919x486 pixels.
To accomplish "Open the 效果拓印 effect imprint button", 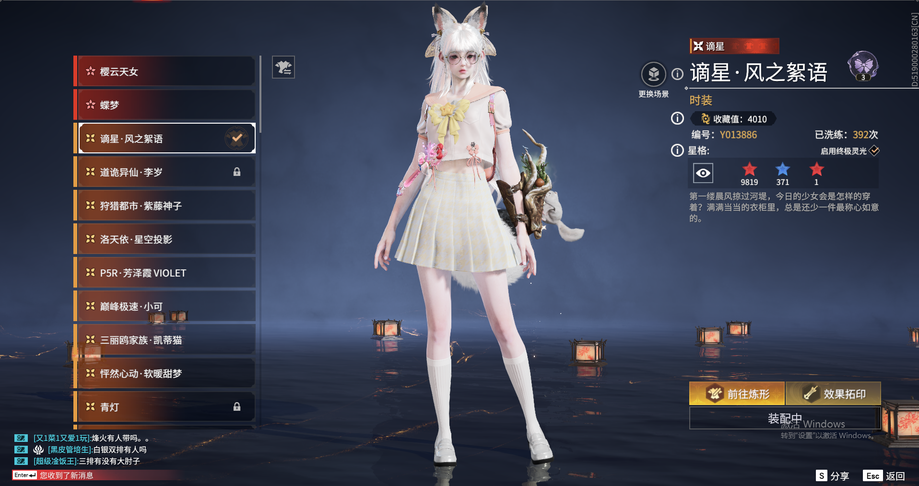I will point(832,393).
